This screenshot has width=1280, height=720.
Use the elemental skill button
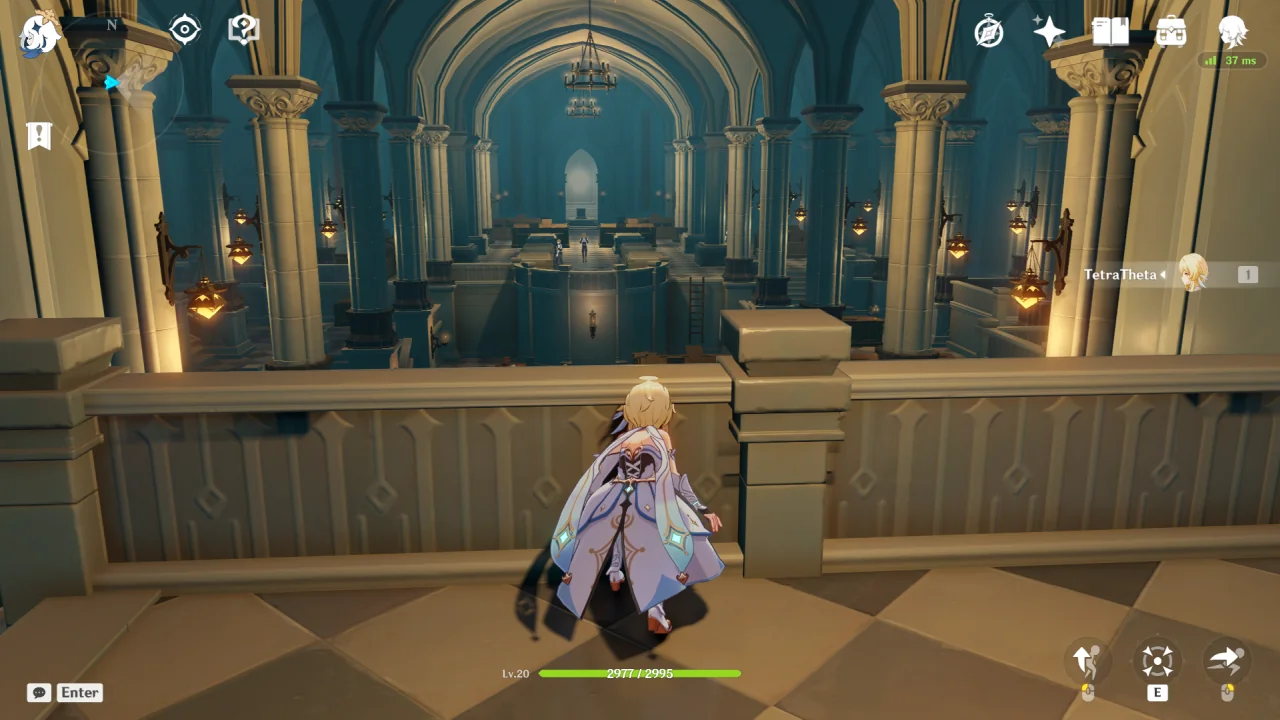(1157, 661)
